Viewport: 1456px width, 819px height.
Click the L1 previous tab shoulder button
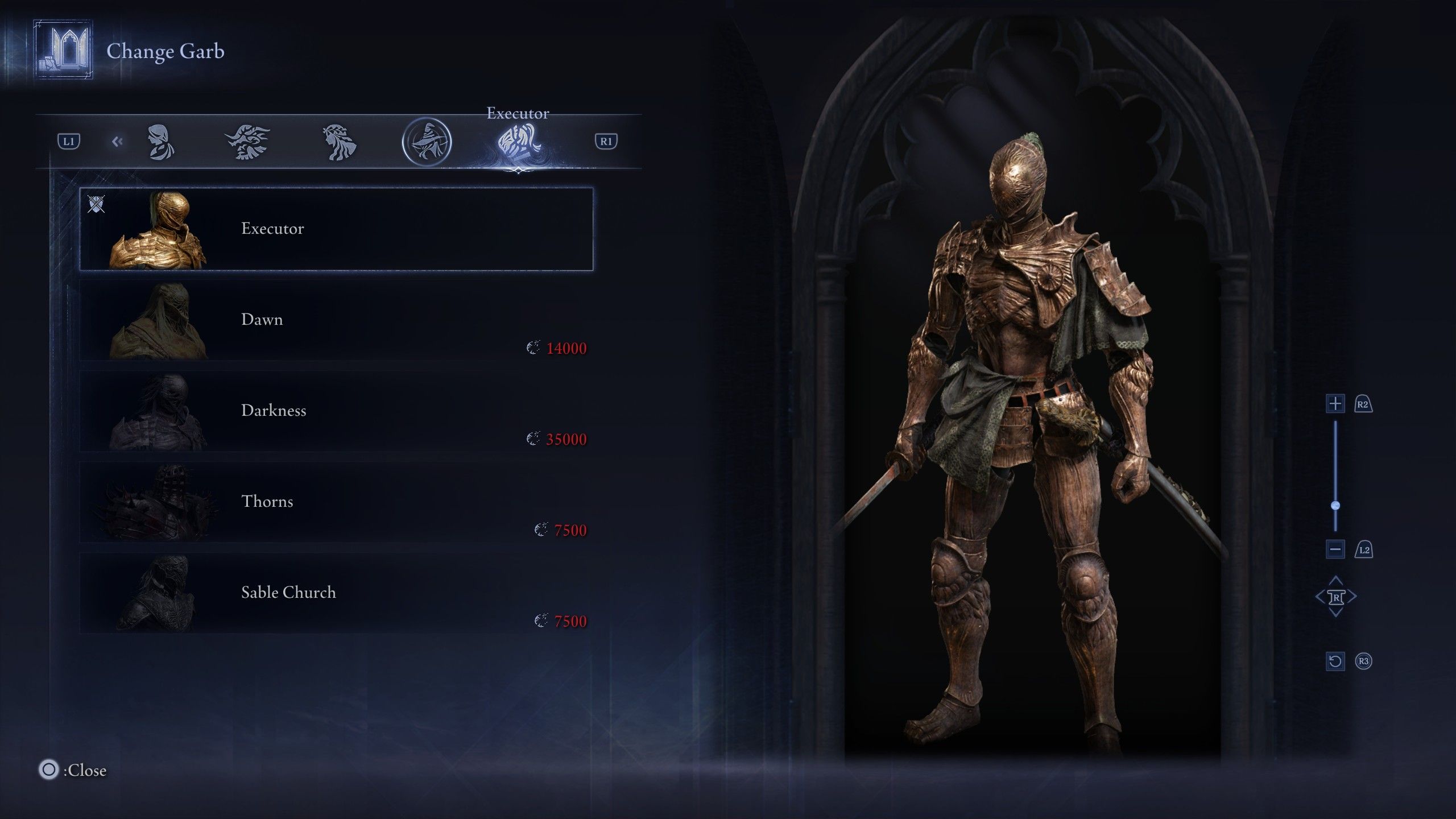point(70,142)
